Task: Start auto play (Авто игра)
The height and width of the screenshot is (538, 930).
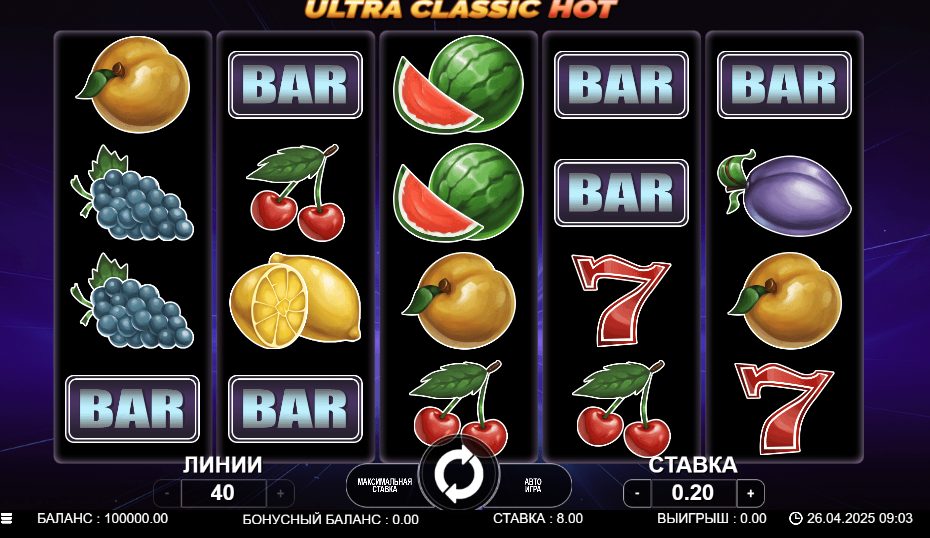Action: click(x=533, y=485)
